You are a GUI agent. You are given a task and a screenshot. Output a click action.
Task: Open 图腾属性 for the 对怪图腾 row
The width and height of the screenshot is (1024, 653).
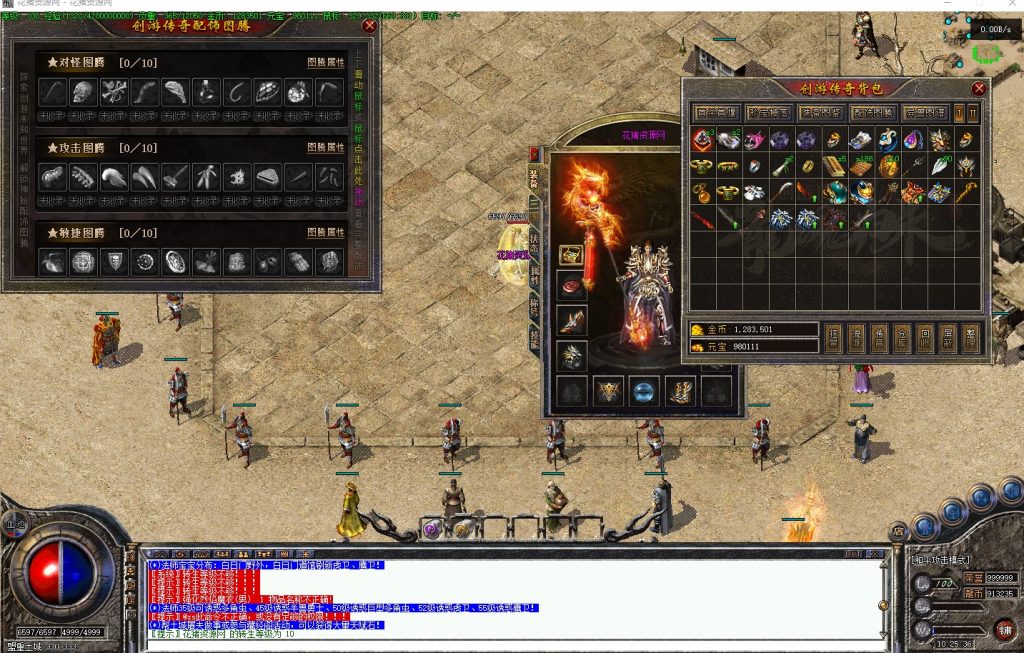pos(325,62)
